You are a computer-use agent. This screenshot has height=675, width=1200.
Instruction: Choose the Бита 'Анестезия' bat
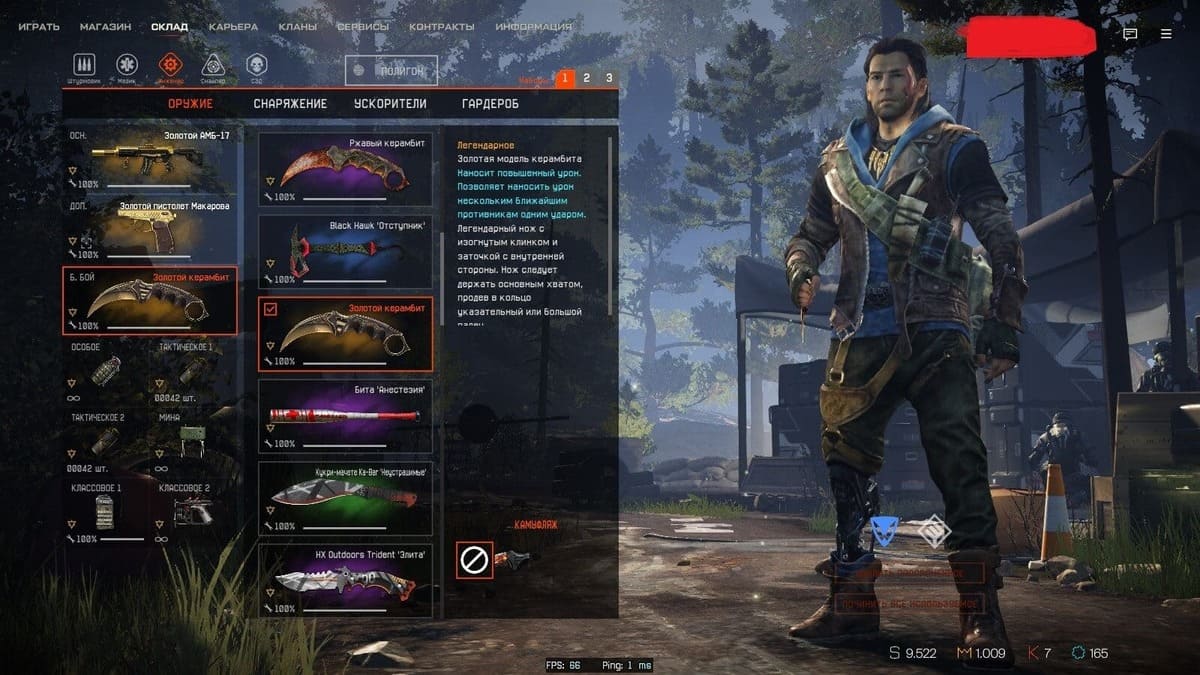(345, 416)
